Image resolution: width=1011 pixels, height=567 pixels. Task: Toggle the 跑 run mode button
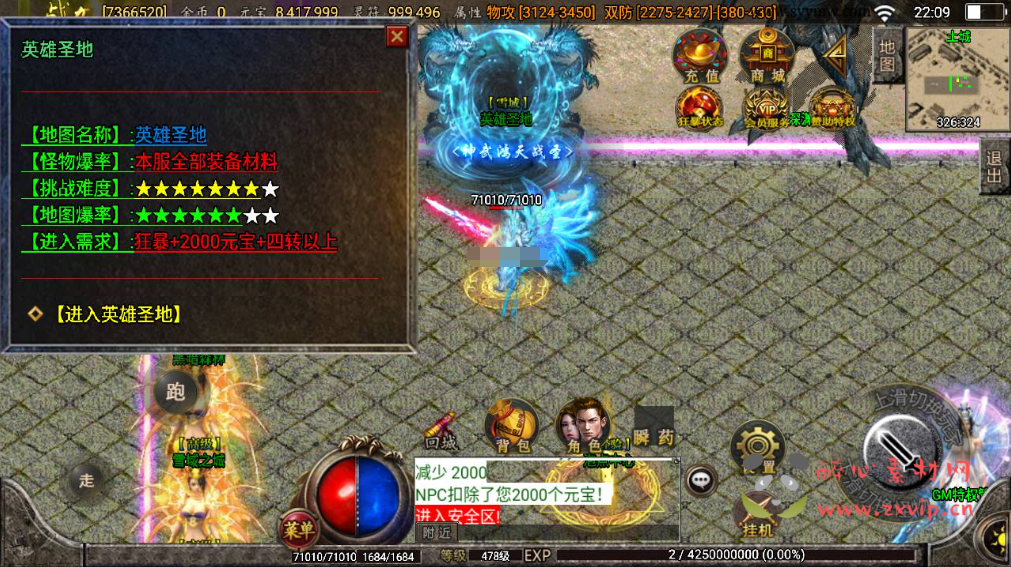177,393
